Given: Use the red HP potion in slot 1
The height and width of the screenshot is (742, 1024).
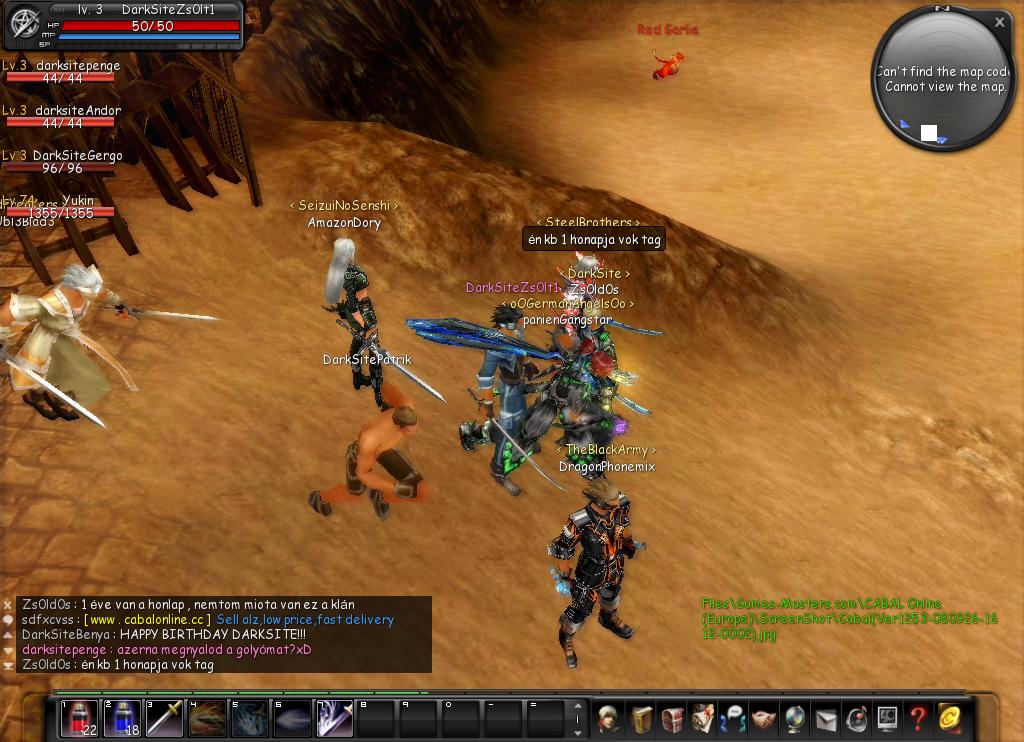Looking at the screenshot, I should pyautogui.click(x=79, y=719).
